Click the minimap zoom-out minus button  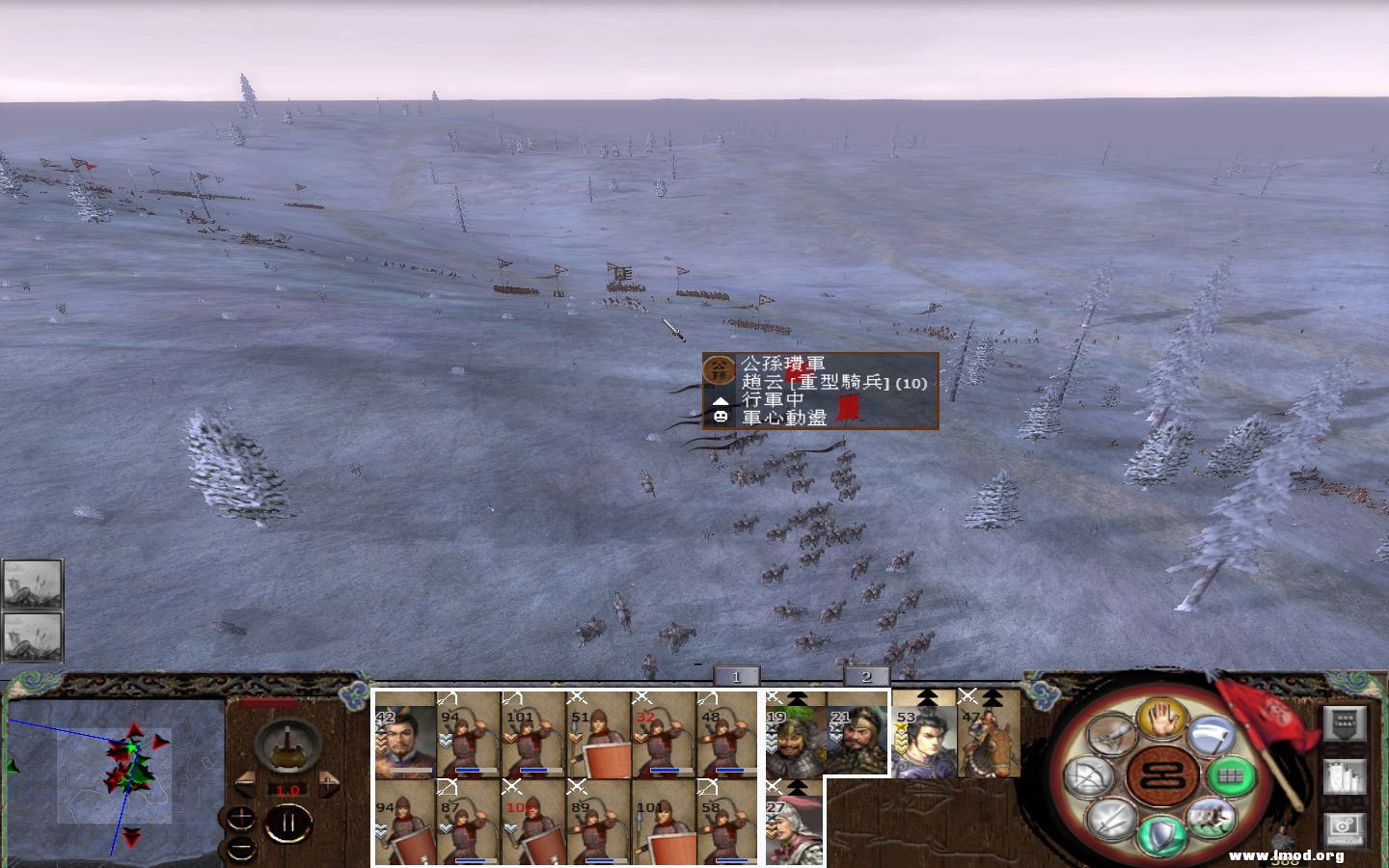point(240,849)
